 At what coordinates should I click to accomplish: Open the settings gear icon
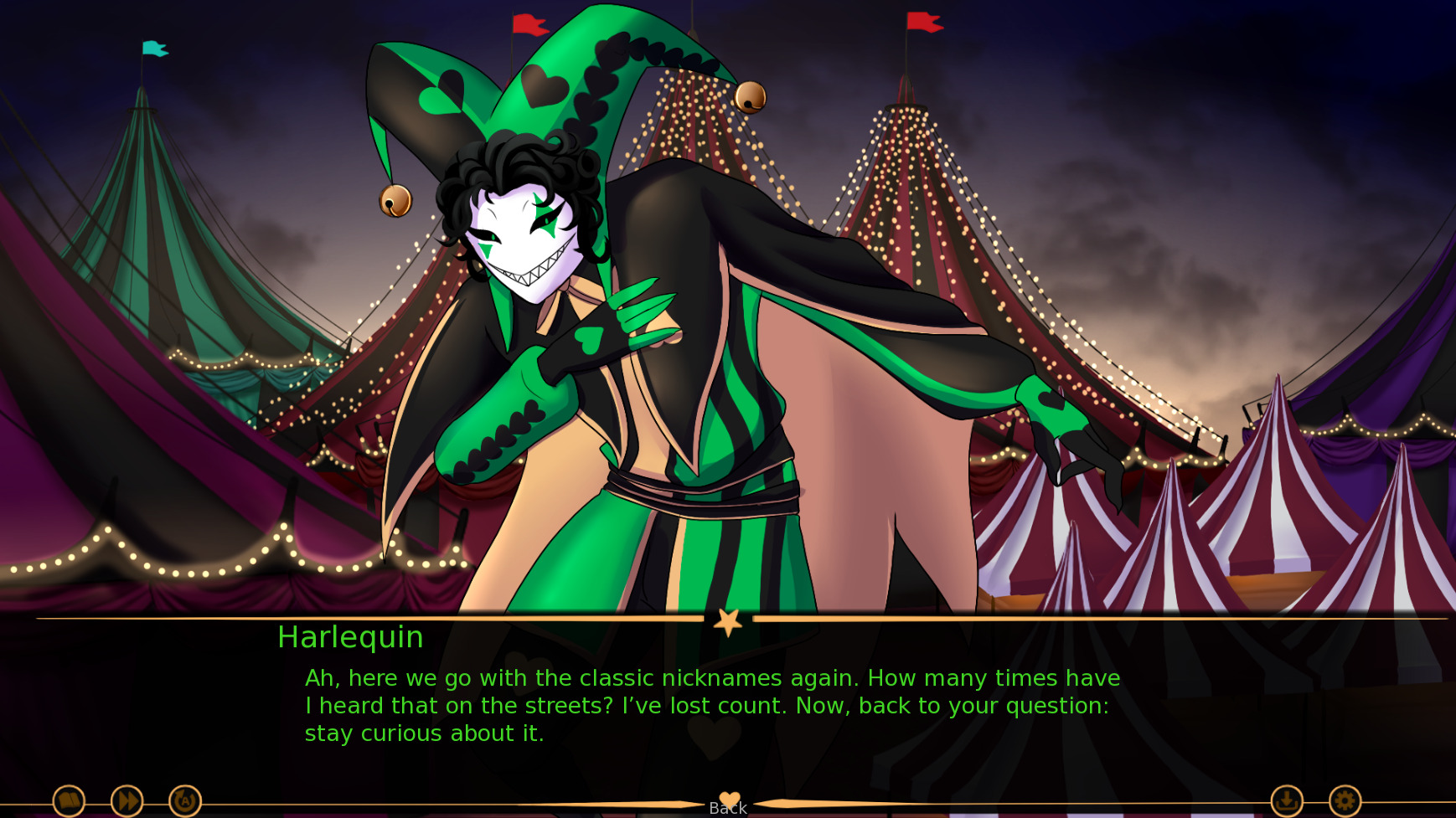point(1345,800)
